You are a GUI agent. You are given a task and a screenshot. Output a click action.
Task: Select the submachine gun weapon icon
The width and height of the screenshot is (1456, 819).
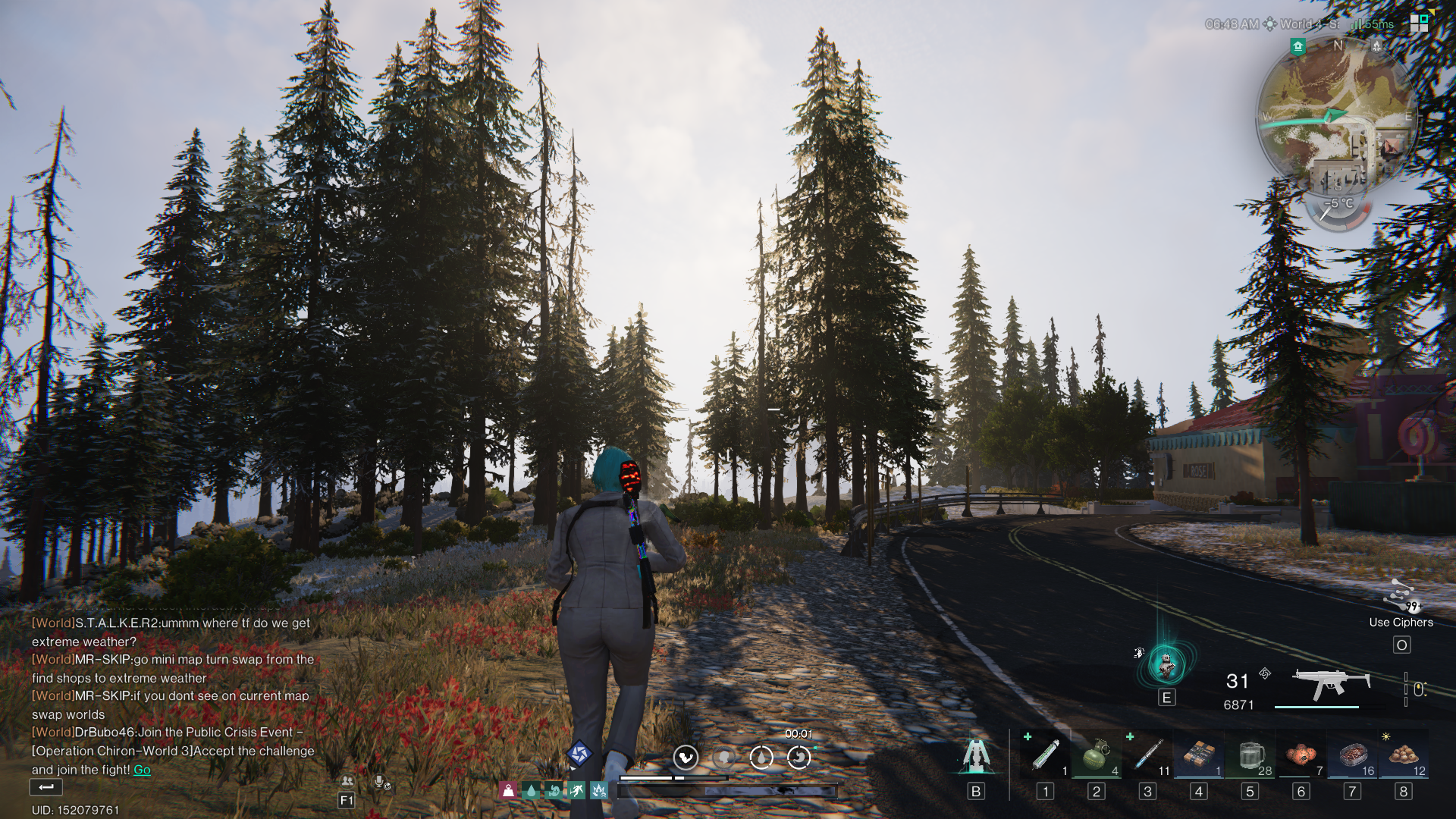click(1330, 683)
